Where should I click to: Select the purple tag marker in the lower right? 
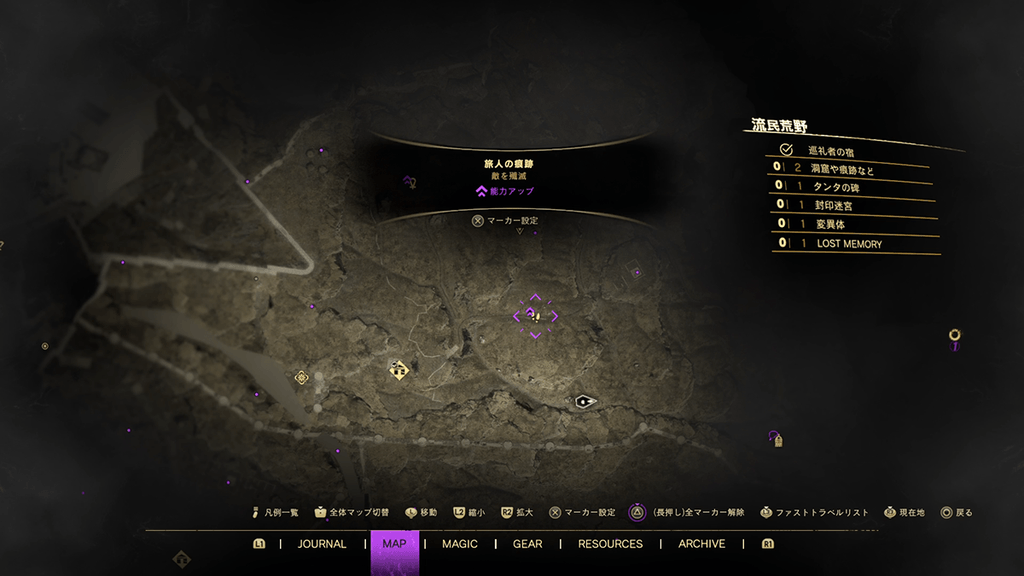pyautogui.click(x=776, y=438)
